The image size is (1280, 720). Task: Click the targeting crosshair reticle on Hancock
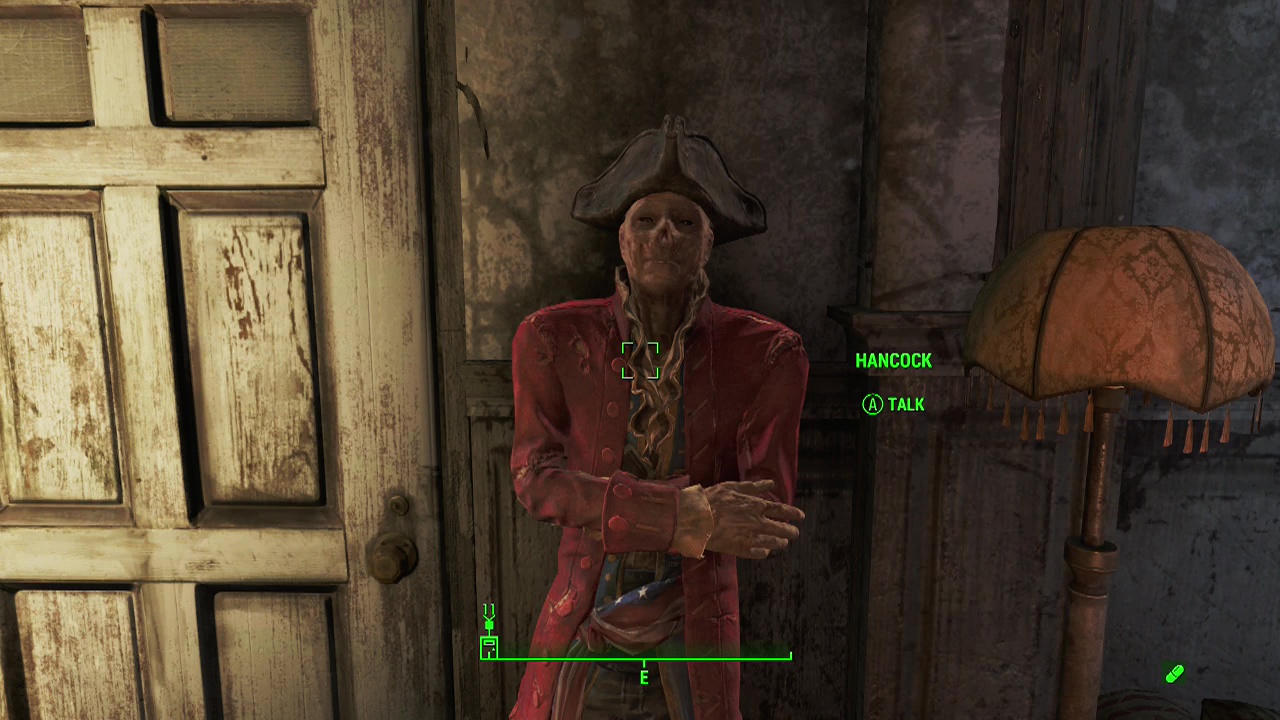point(641,362)
